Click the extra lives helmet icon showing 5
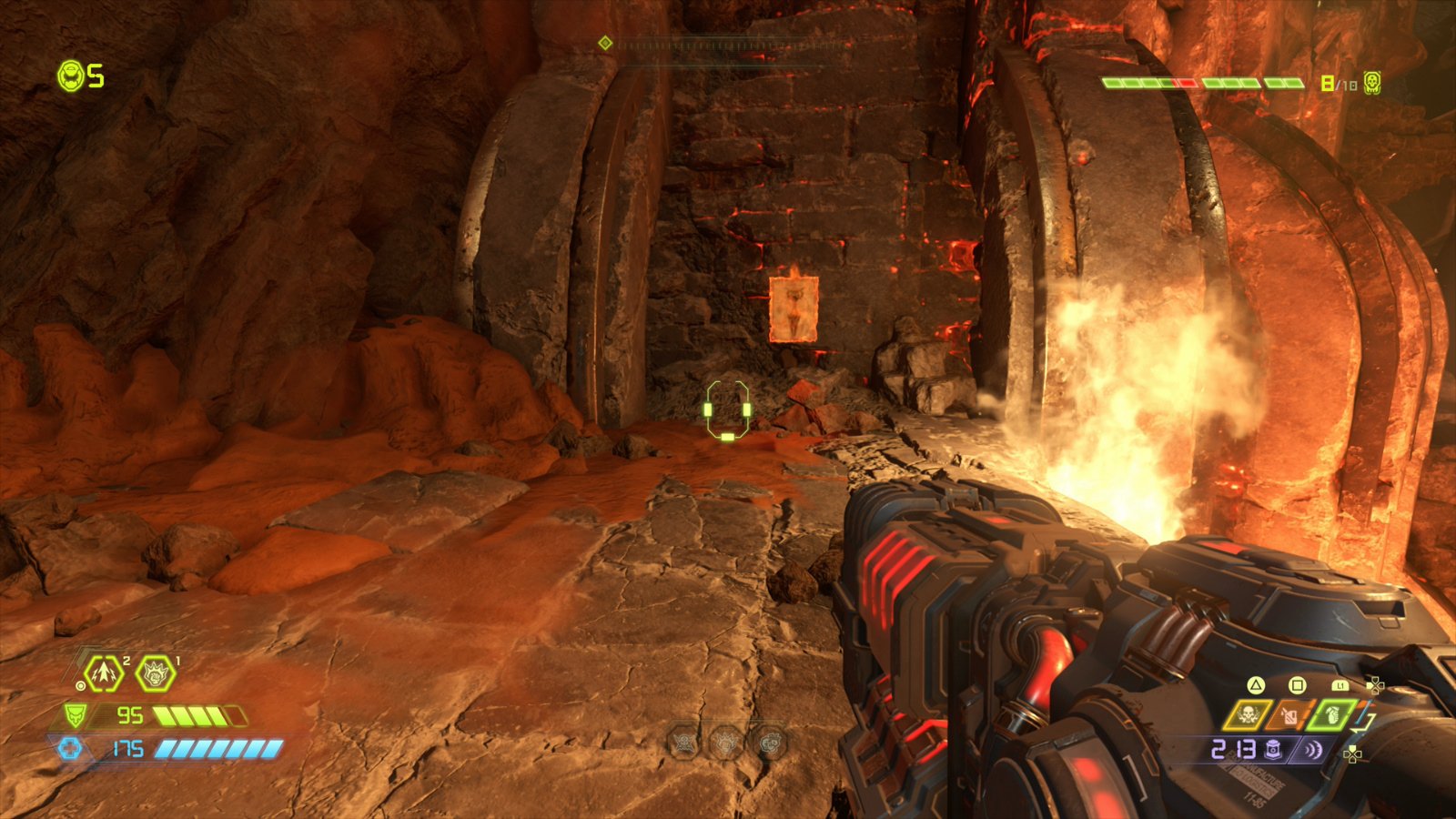The width and height of the screenshot is (1456, 819). [71, 78]
